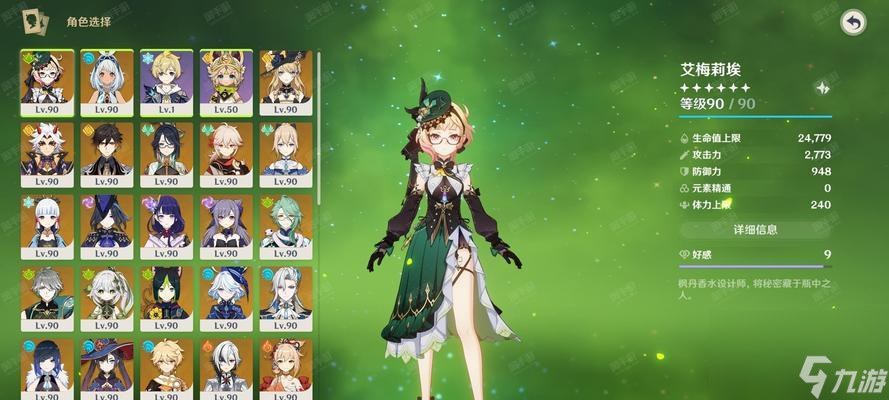Click the back arrow button
The height and width of the screenshot is (400, 889).
pyautogui.click(x=852, y=23)
